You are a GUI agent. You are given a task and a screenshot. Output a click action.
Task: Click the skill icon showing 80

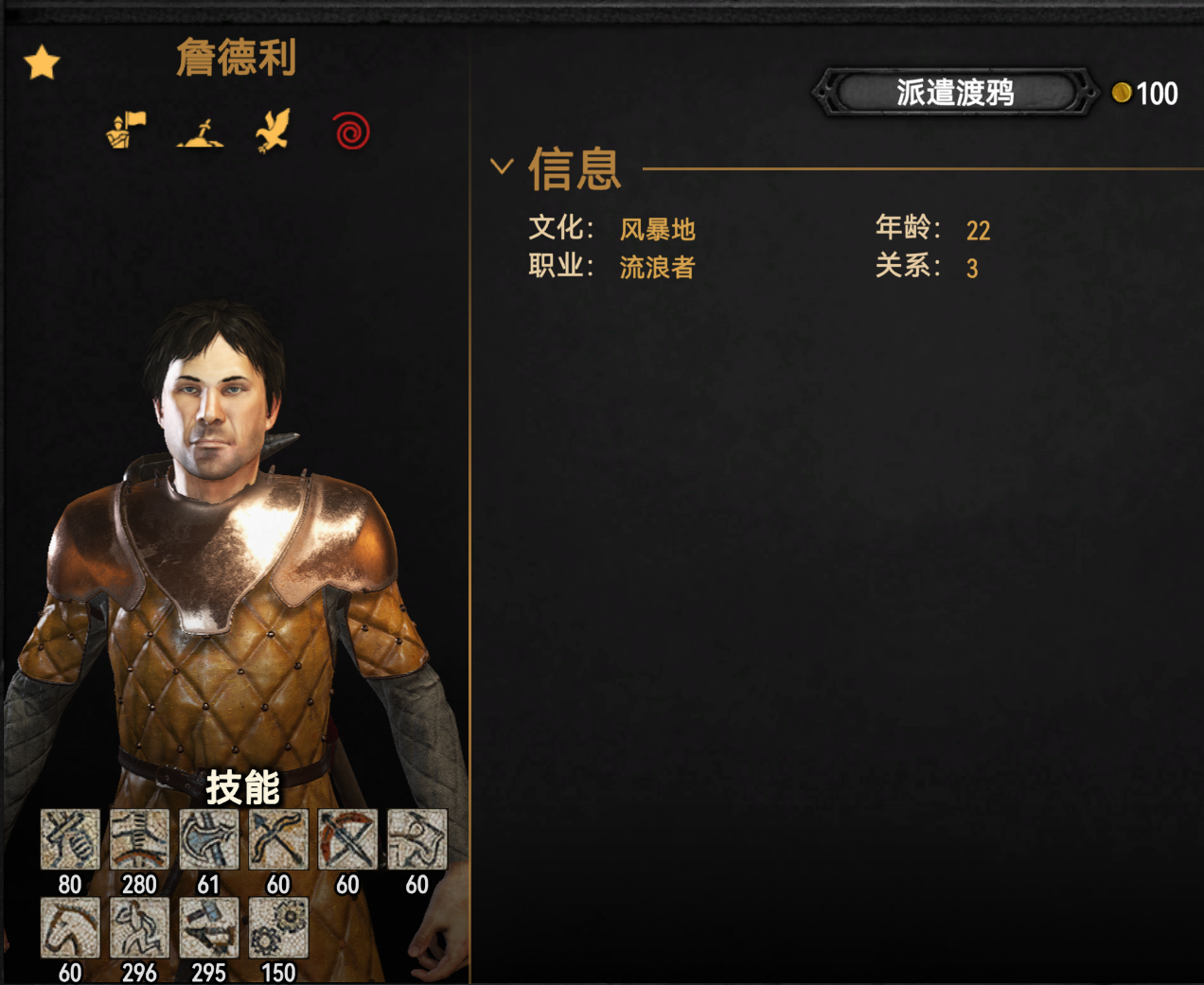(70, 839)
